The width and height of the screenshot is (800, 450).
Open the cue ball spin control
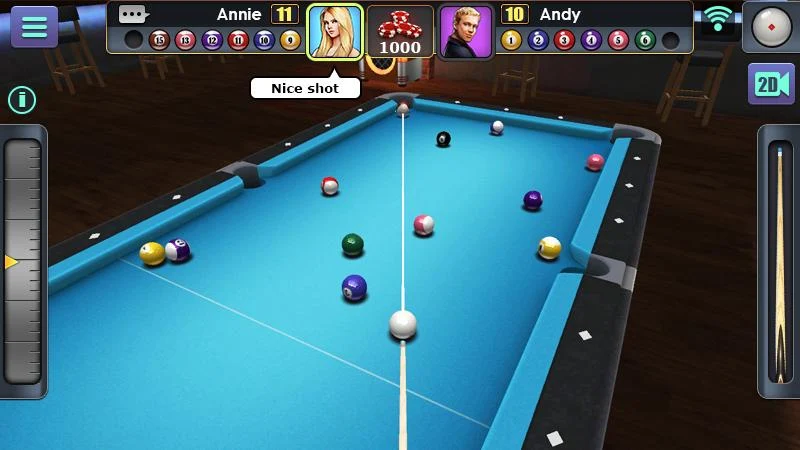coord(771,27)
